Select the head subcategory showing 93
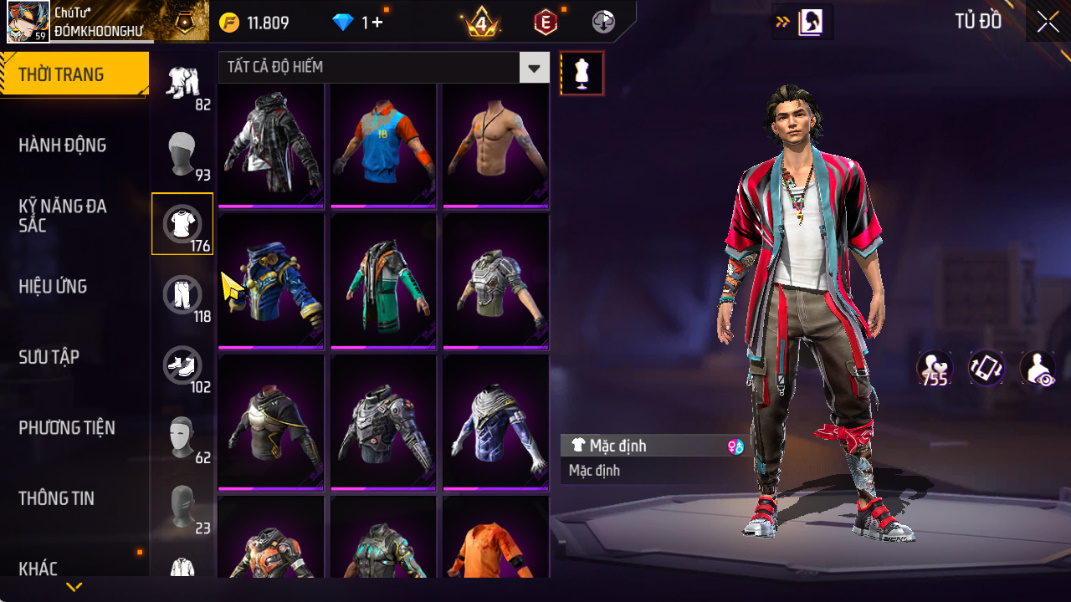The width and height of the screenshot is (1071, 602). point(182,154)
